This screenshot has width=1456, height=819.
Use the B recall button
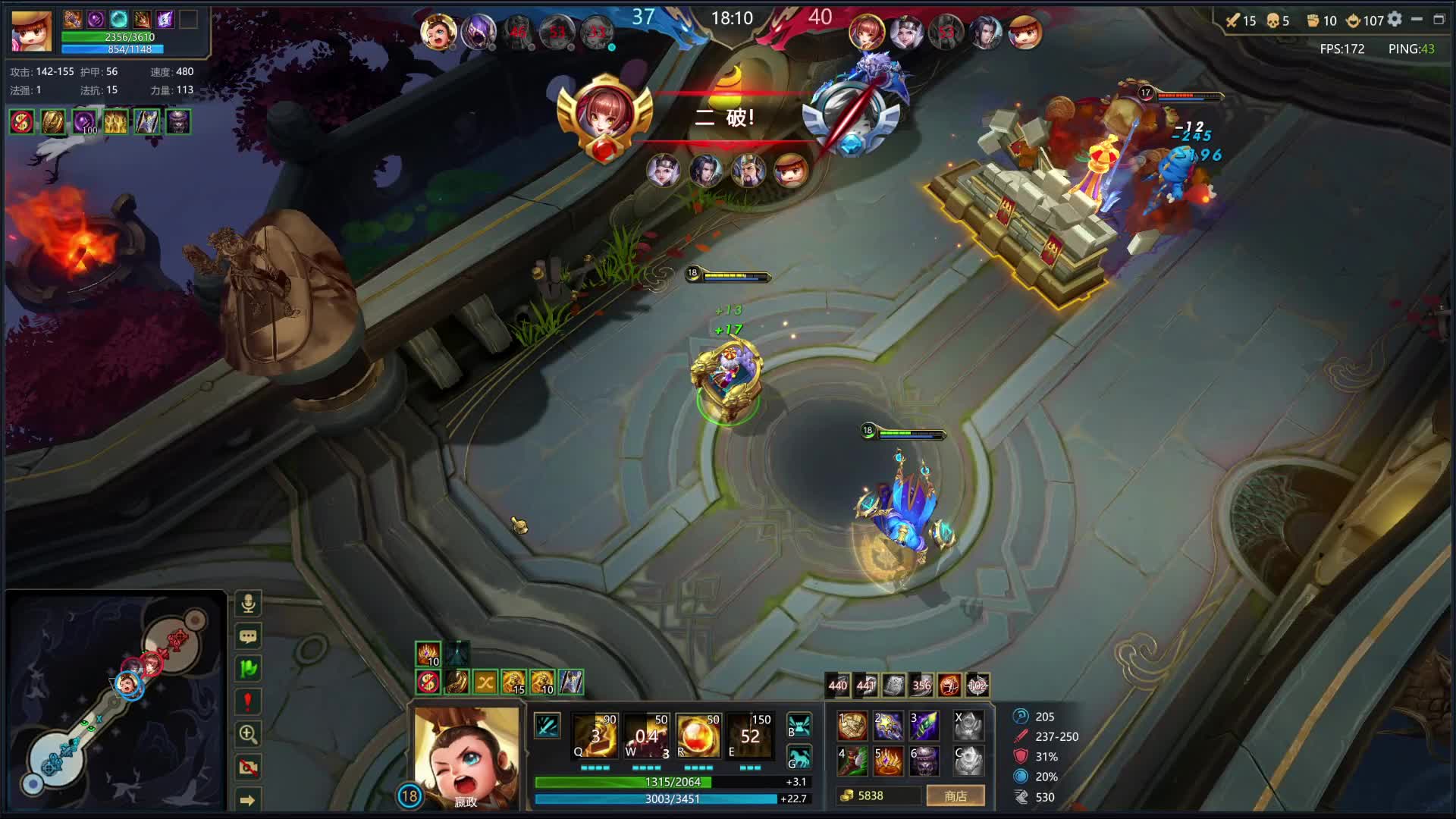pyautogui.click(x=799, y=725)
